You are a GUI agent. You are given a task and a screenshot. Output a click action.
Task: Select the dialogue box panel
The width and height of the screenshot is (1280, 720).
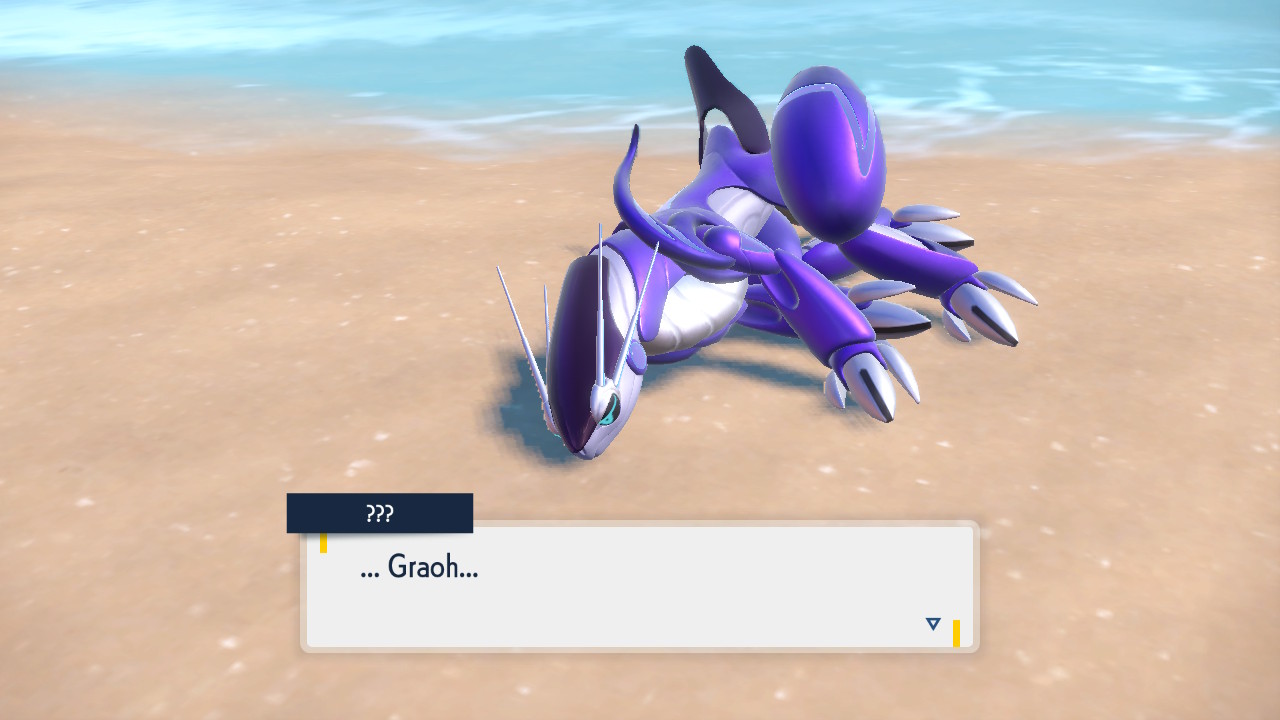(640, 585)
